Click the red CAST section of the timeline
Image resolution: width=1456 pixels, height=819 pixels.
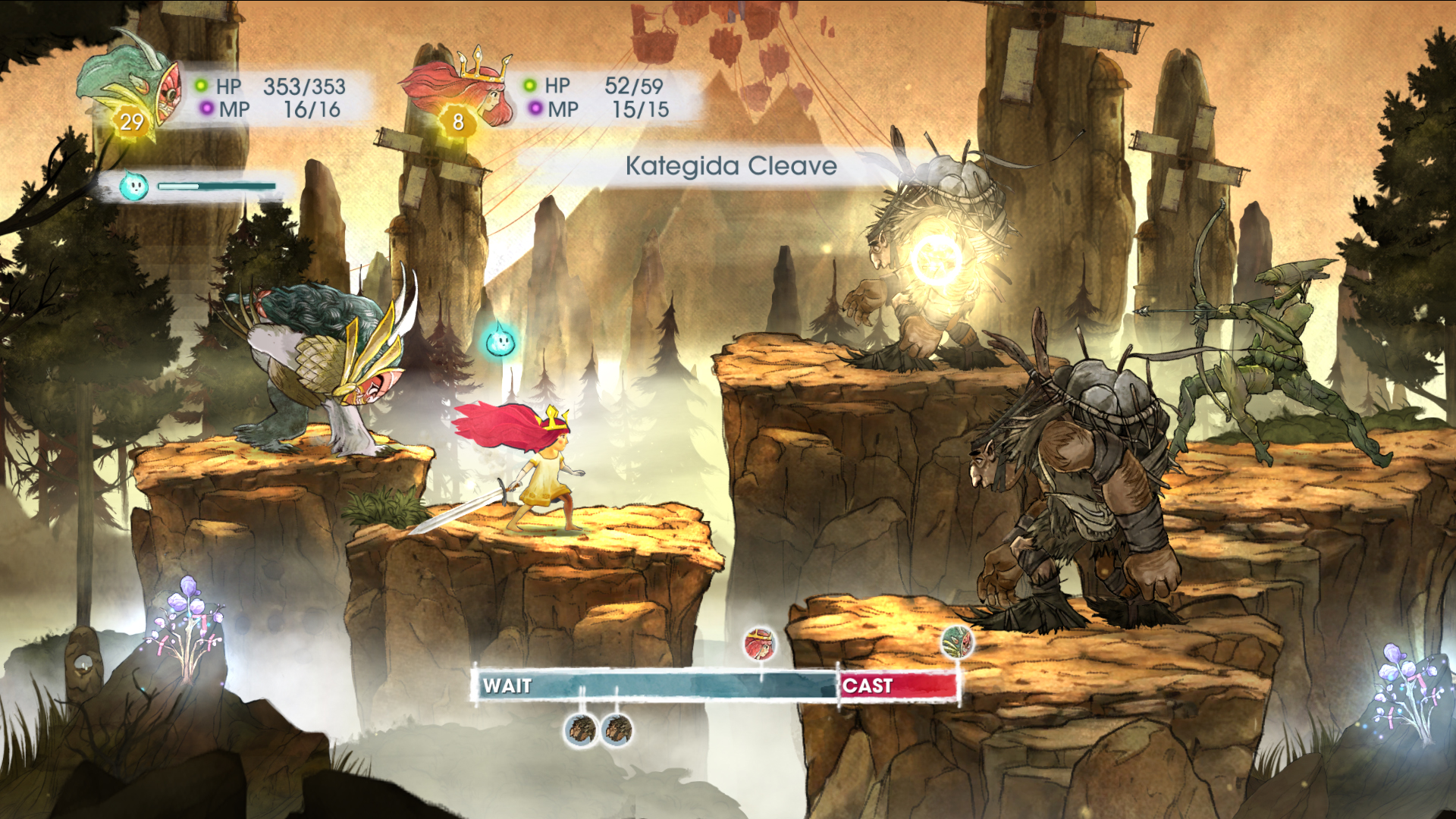[x=898, y=686]
